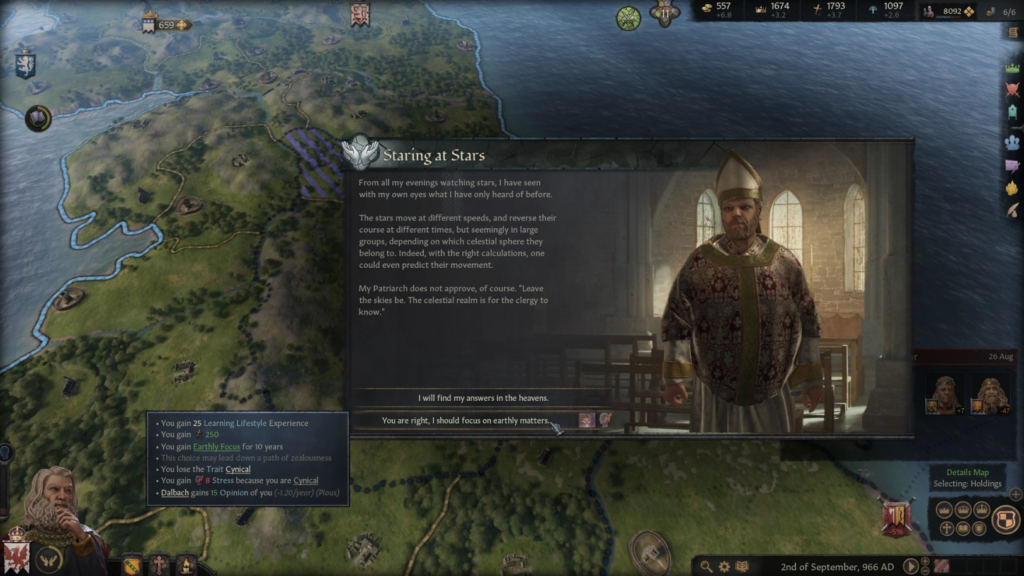Click the green crossed-swords alert icon
Viewport: 1024px width, 576px height.
click(x=628, y=18)
